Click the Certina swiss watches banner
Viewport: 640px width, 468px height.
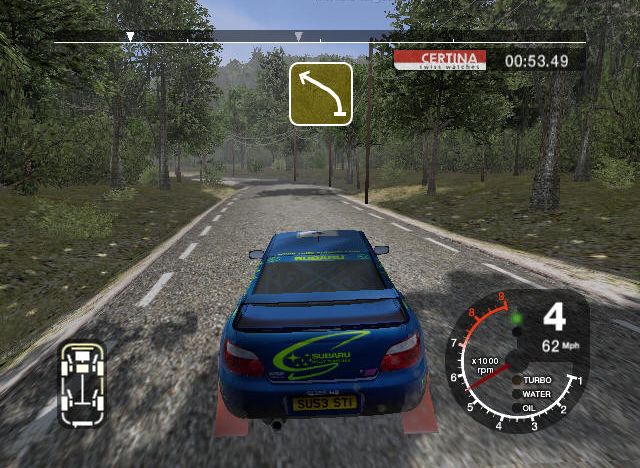click(440, 60)
